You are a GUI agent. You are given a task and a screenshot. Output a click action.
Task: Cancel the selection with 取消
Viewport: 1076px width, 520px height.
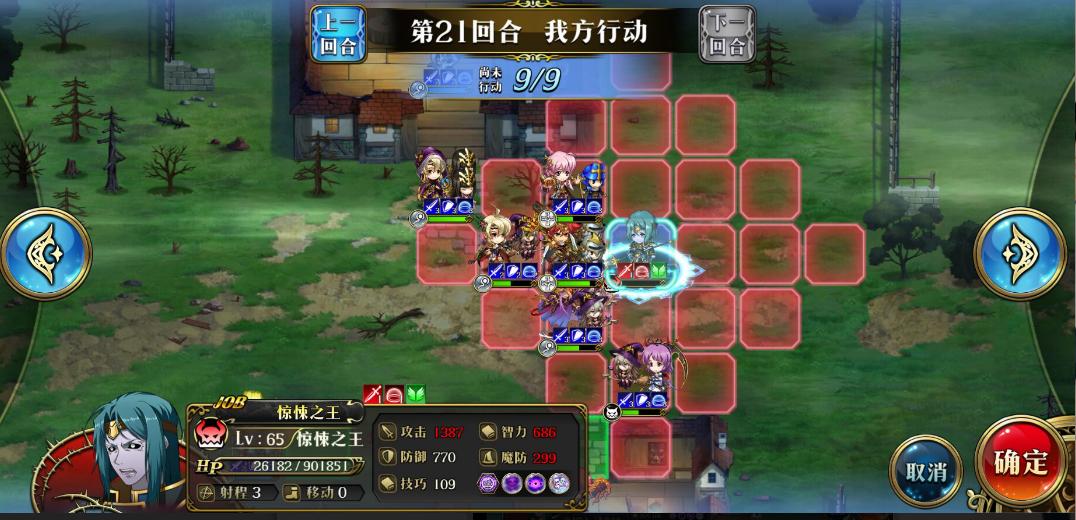click(x=925, y=470)
